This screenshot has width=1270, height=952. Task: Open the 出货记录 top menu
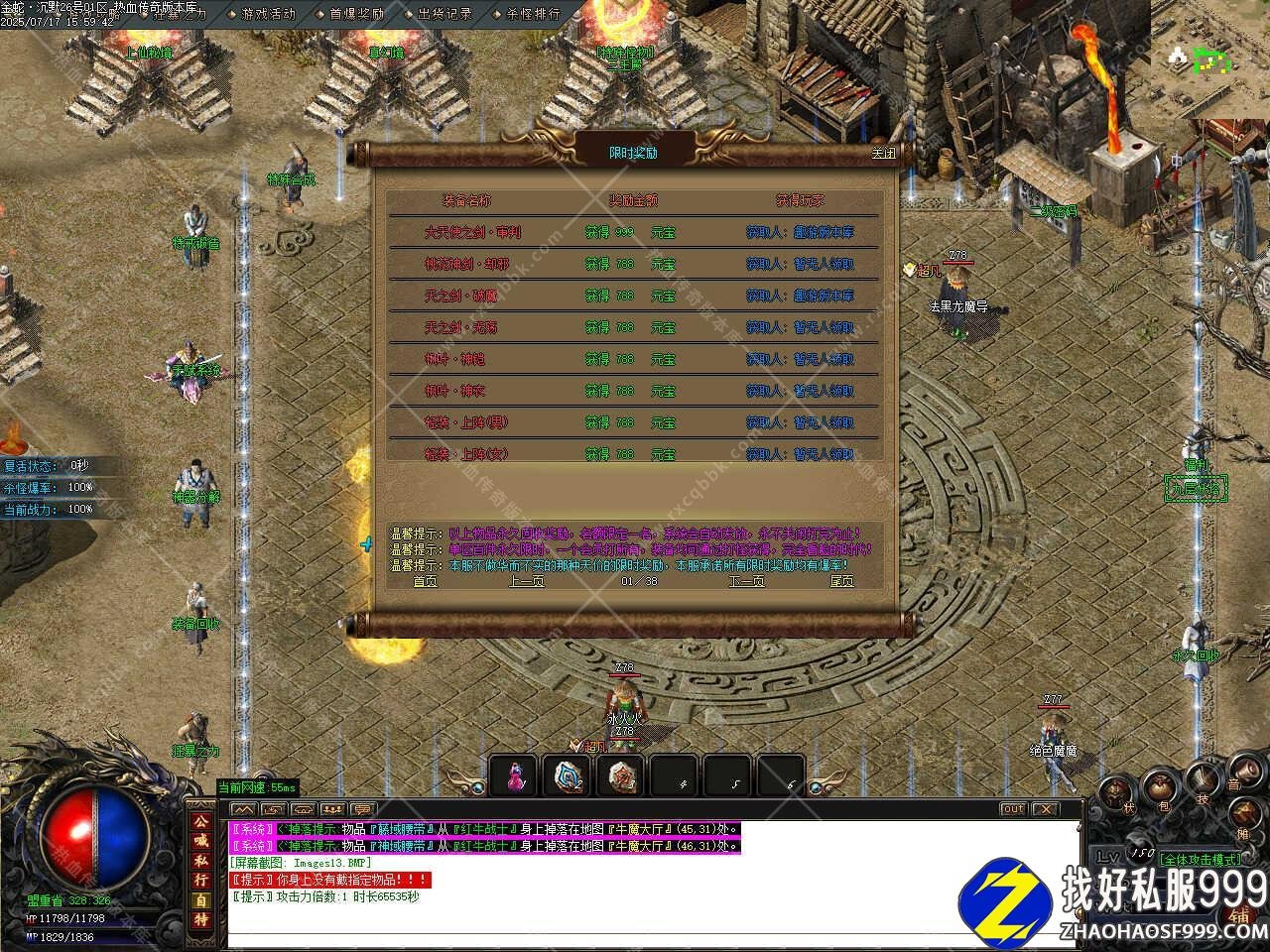444,14
